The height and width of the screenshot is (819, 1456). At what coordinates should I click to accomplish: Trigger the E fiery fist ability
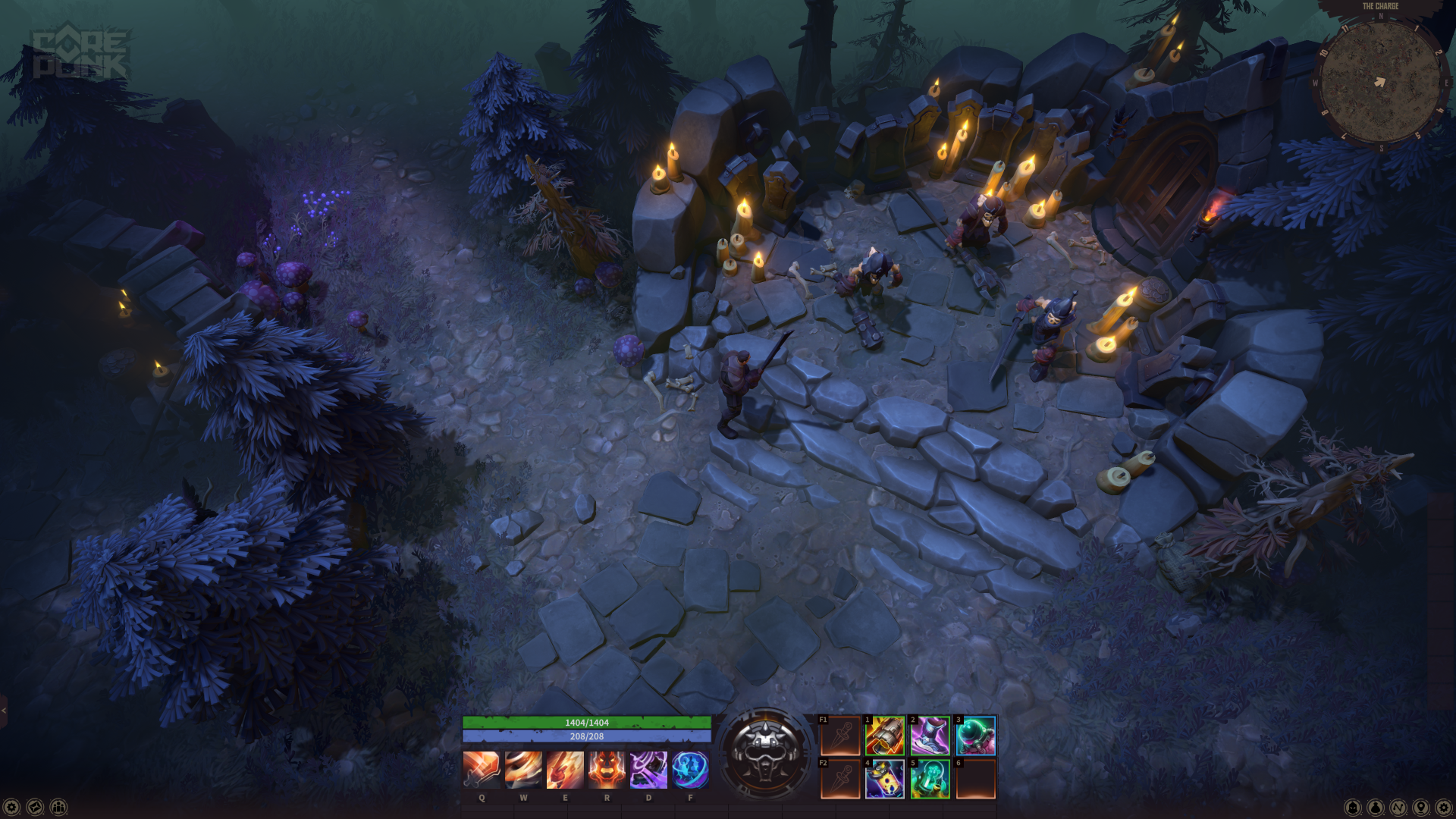[565, 770]
